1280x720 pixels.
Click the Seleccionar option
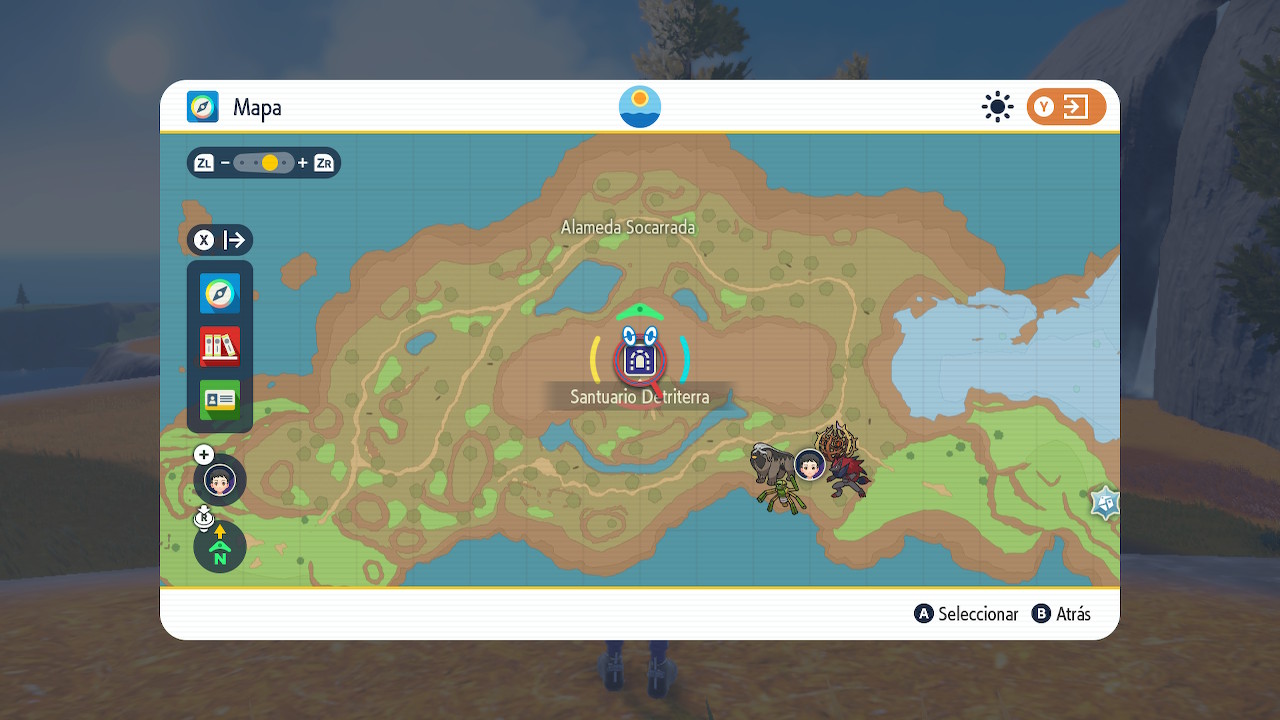[967, 614]
